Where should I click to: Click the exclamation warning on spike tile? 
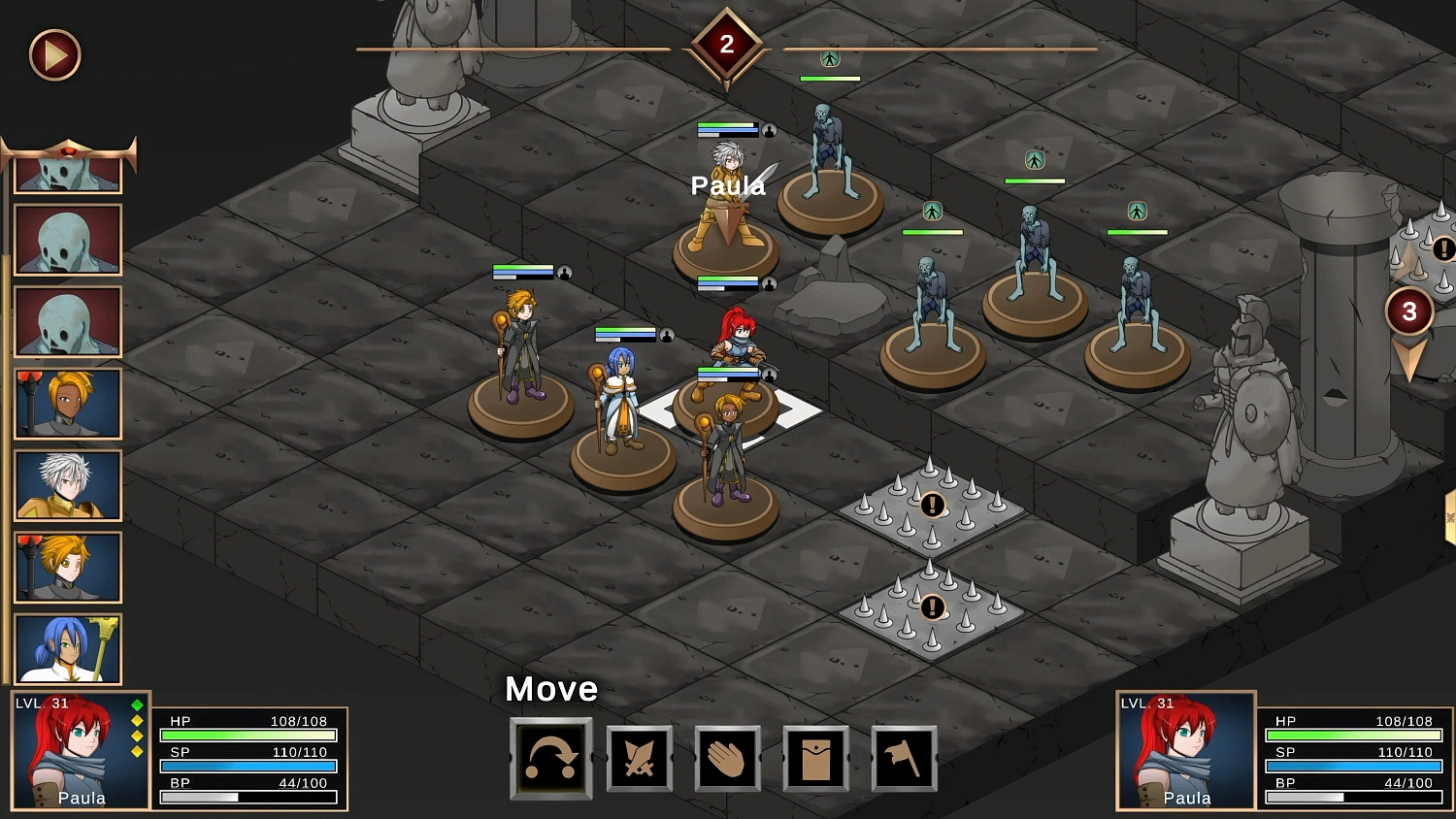pyautogui.click(x=932, y=505)
